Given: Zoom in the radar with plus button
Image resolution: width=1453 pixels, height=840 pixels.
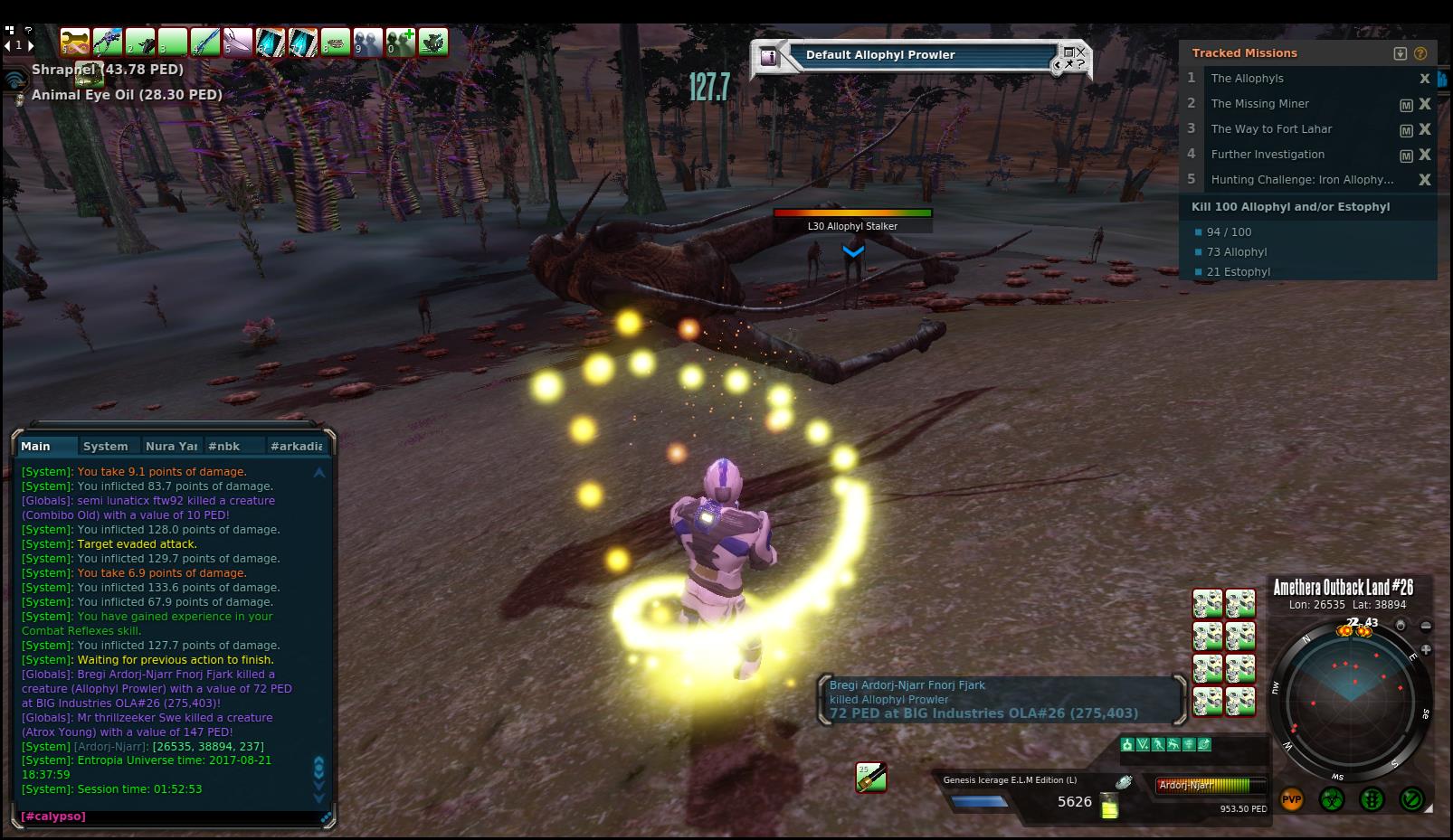Looking at the screenshot, I should click(x=1426, y=649).
